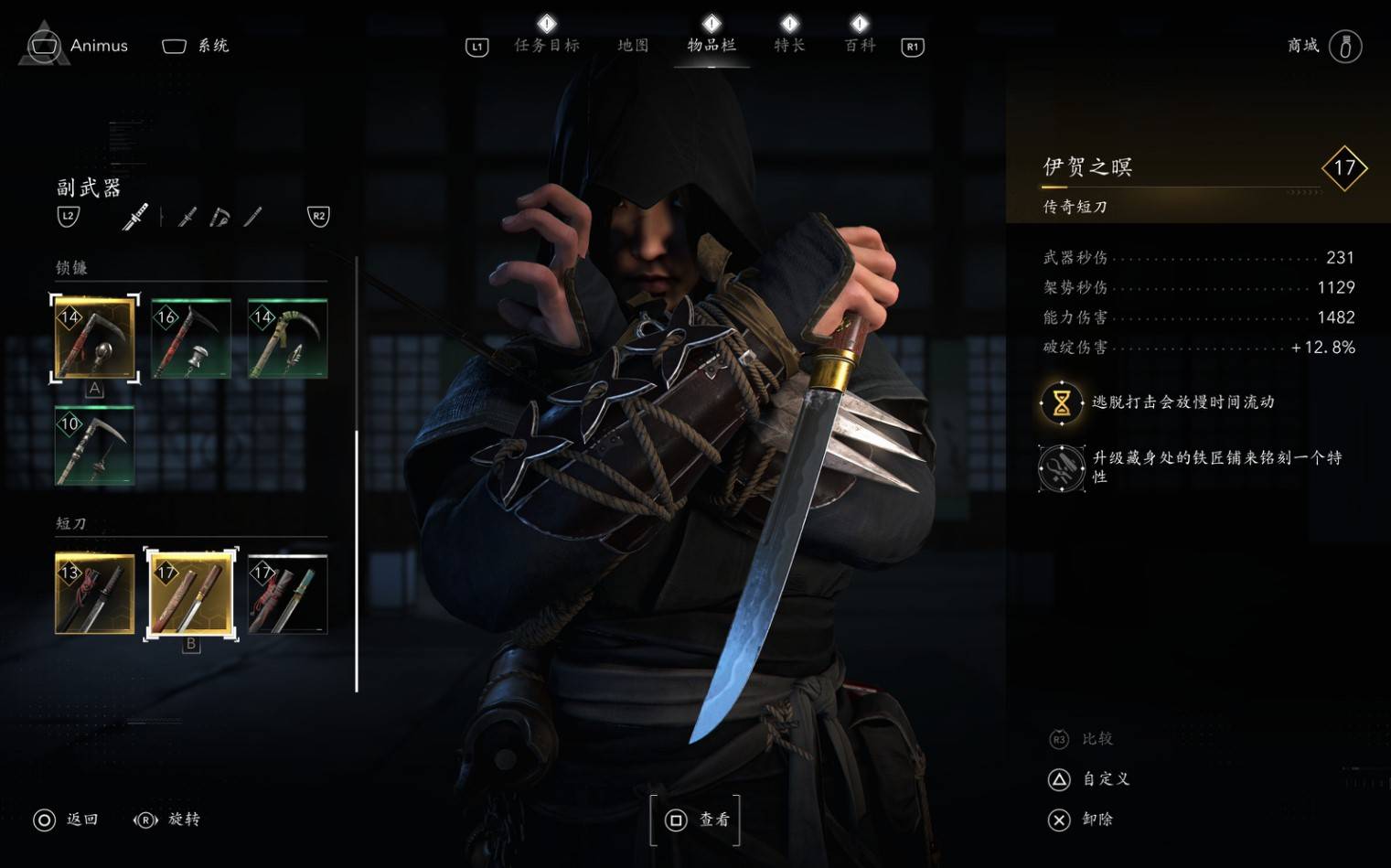1391x868 pixels.
Task: Open the 地图 map tab
Action: point(632,45)
